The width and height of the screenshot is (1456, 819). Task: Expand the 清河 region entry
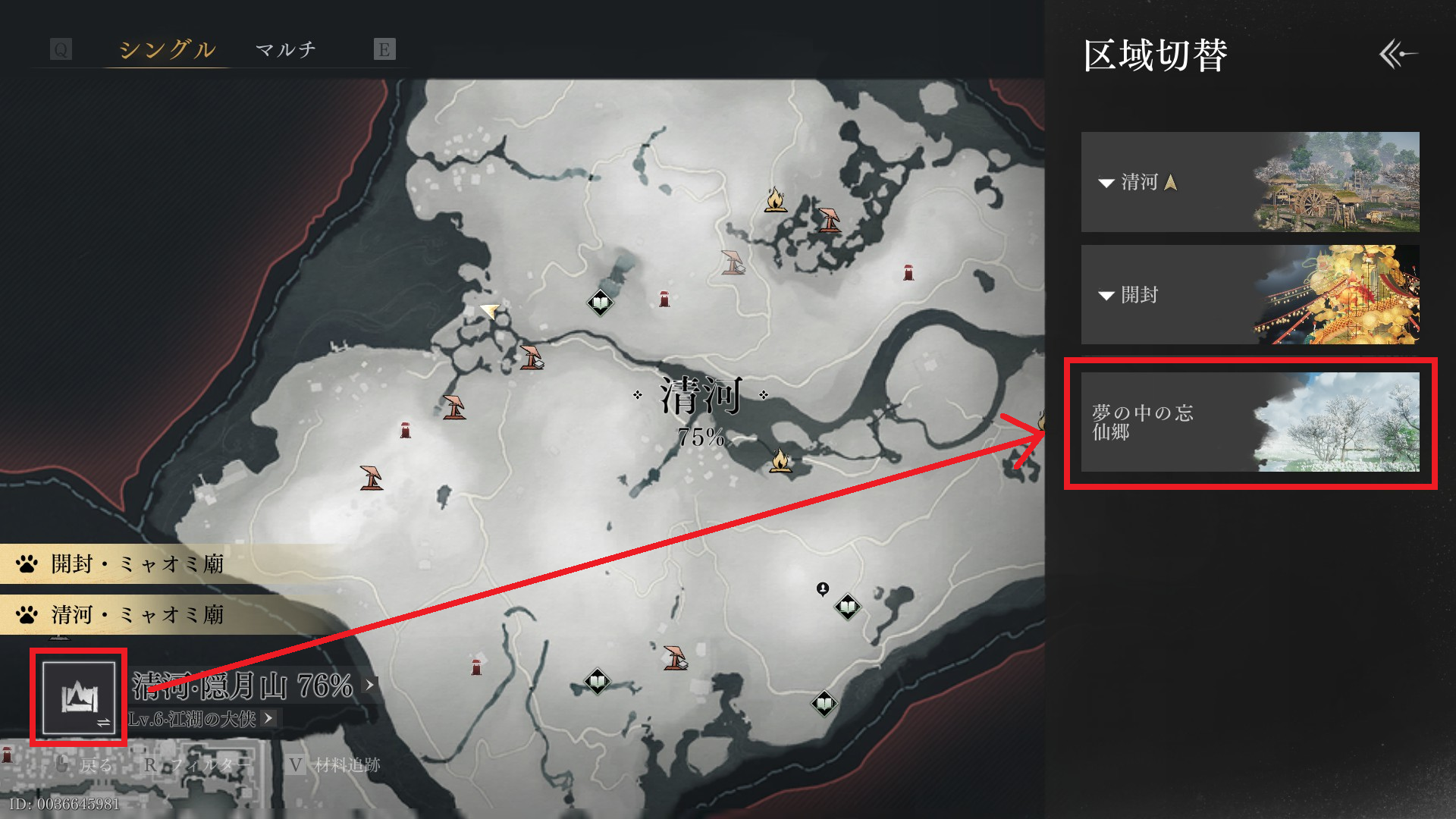[1249, 182]
